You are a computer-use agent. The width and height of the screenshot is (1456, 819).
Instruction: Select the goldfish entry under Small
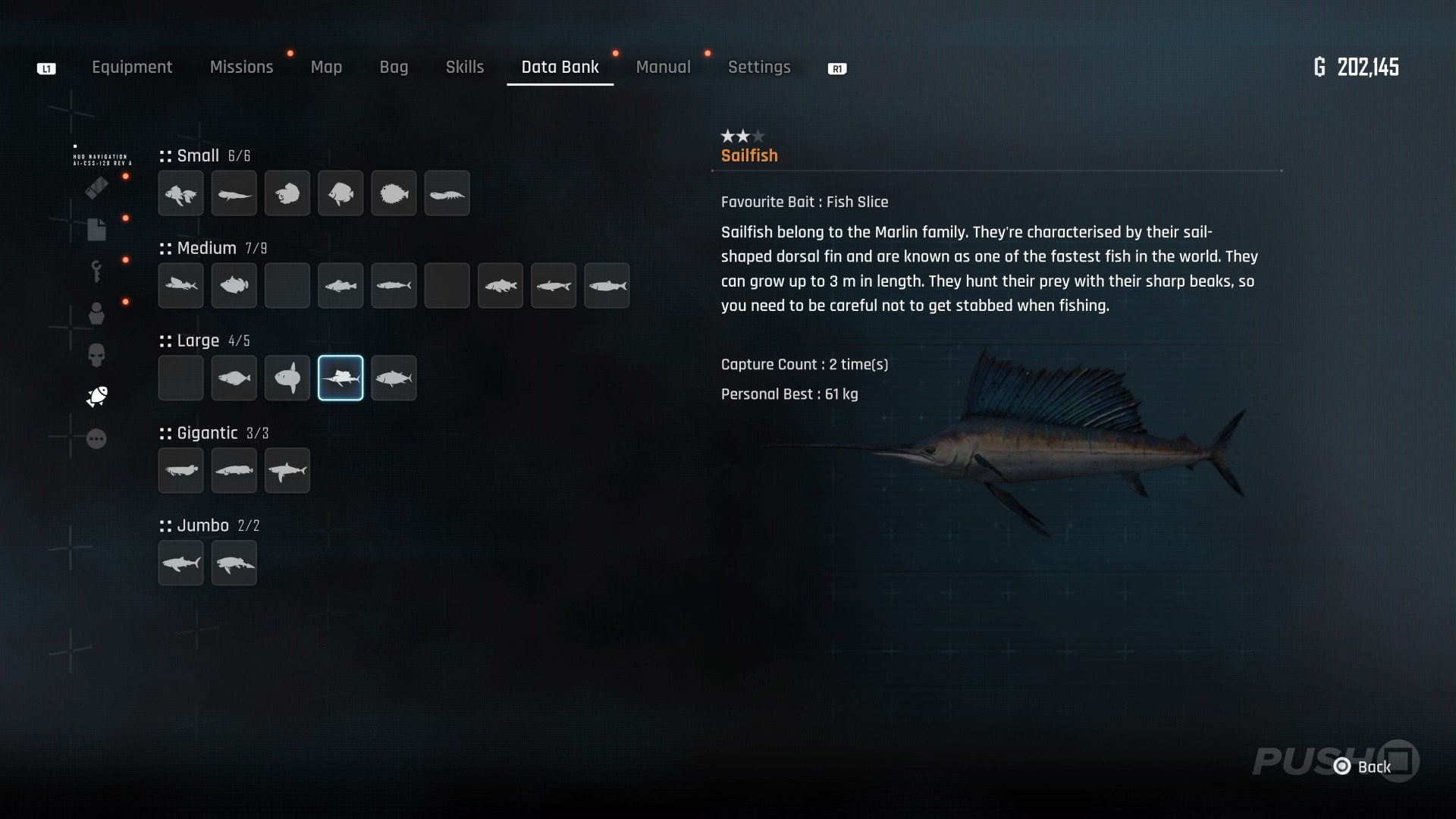180,193
